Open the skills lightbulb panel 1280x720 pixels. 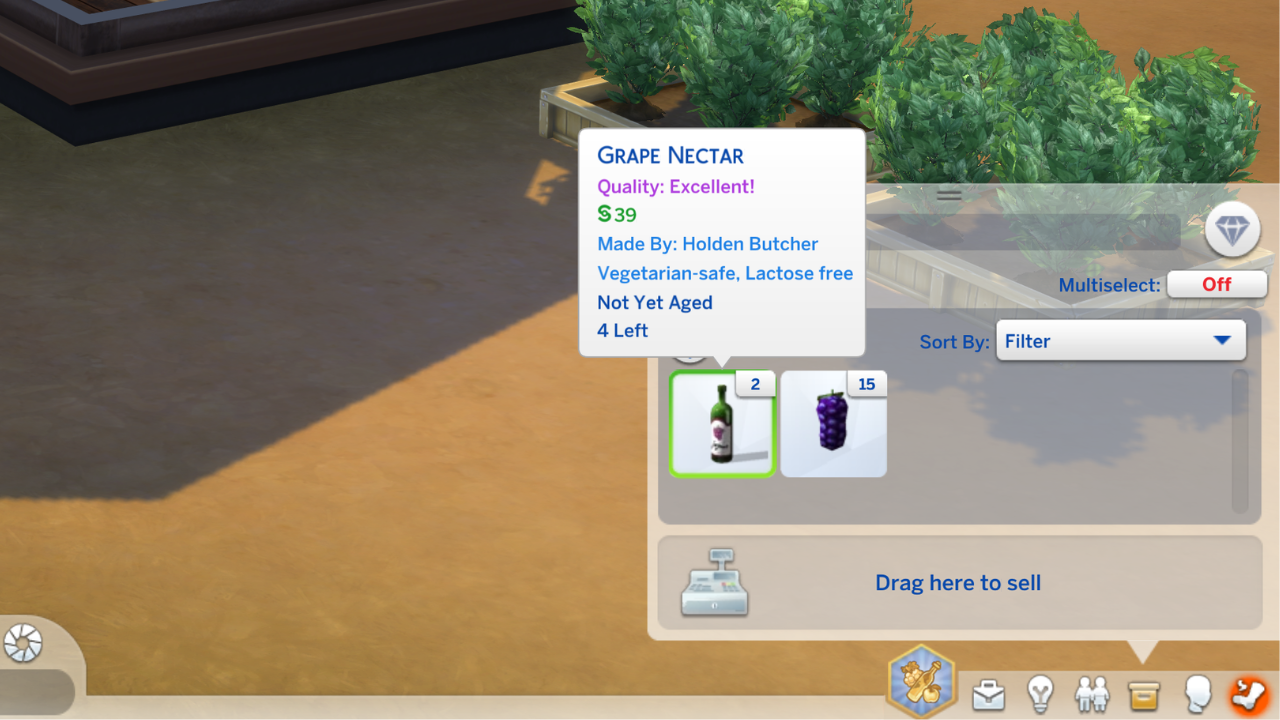pos(1040,694)
